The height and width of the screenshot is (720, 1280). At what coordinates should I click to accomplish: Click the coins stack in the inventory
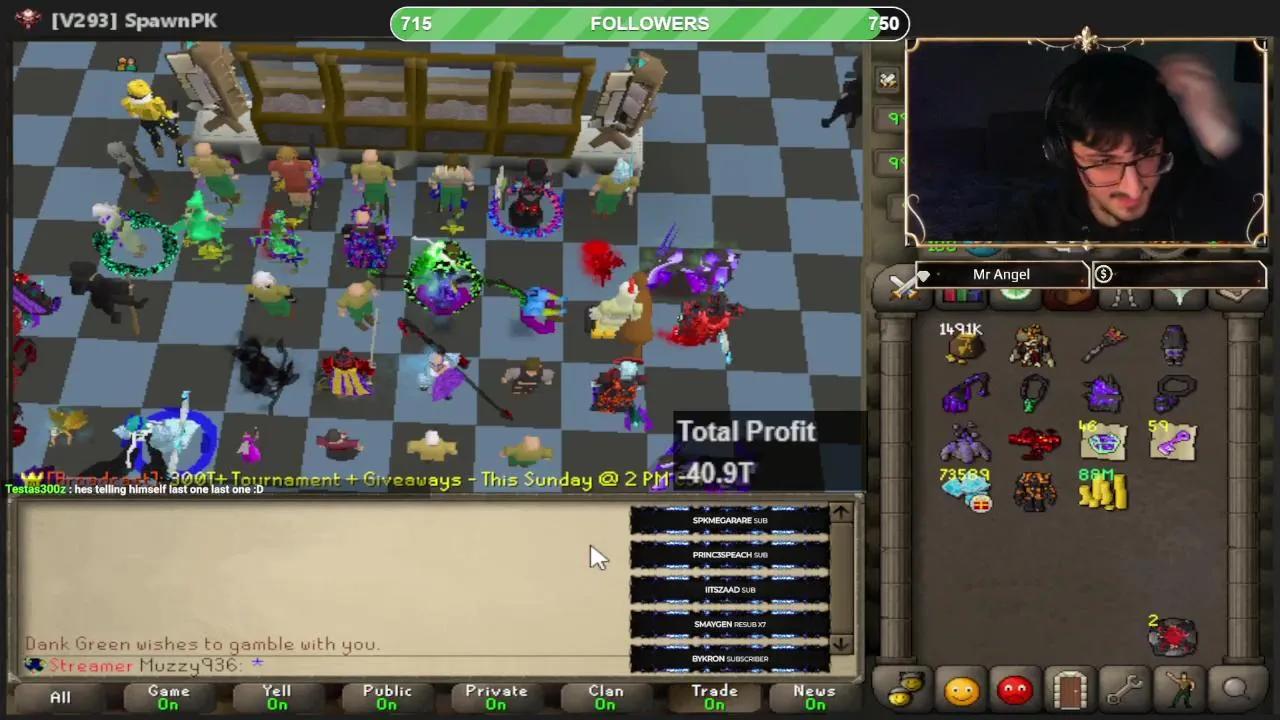1105,492
